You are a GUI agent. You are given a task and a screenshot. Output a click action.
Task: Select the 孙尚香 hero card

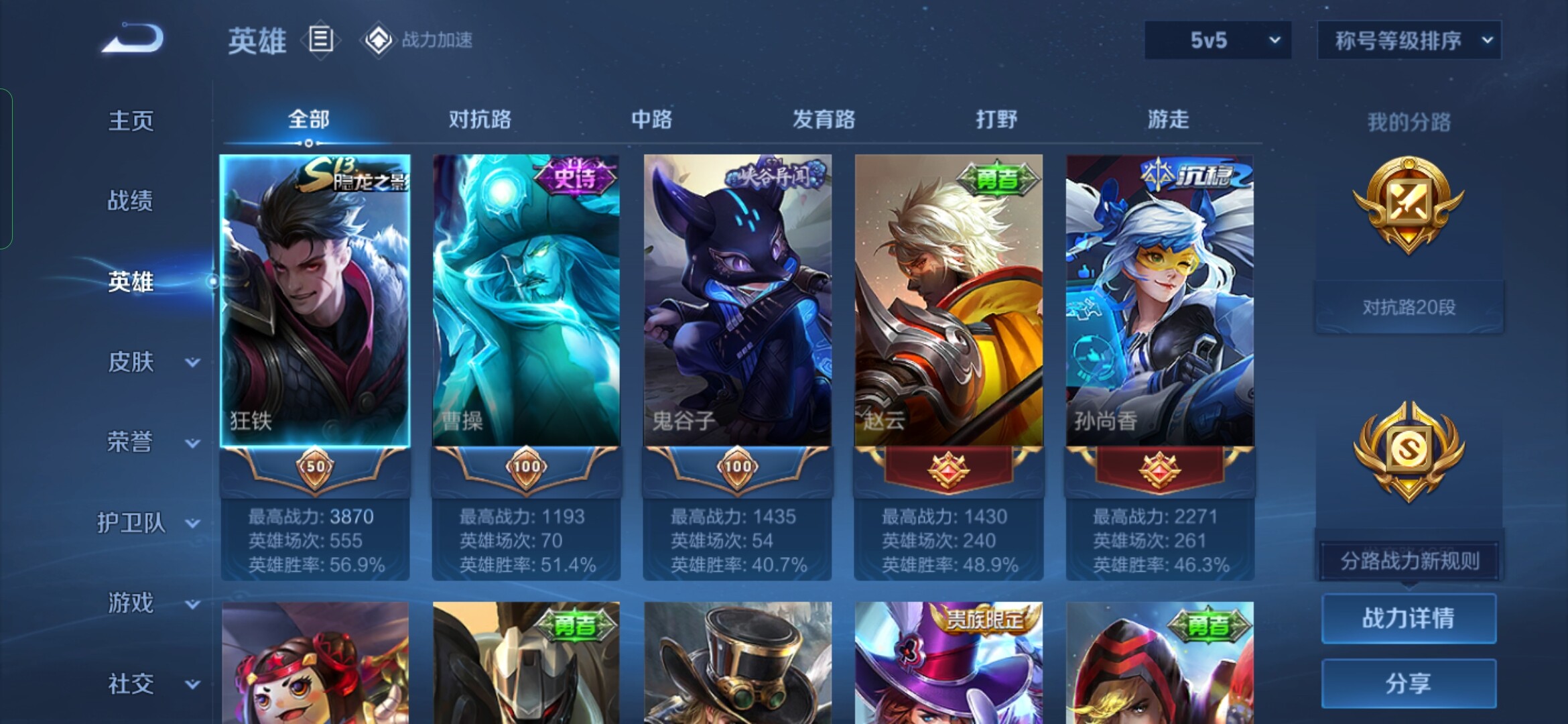1159,302
